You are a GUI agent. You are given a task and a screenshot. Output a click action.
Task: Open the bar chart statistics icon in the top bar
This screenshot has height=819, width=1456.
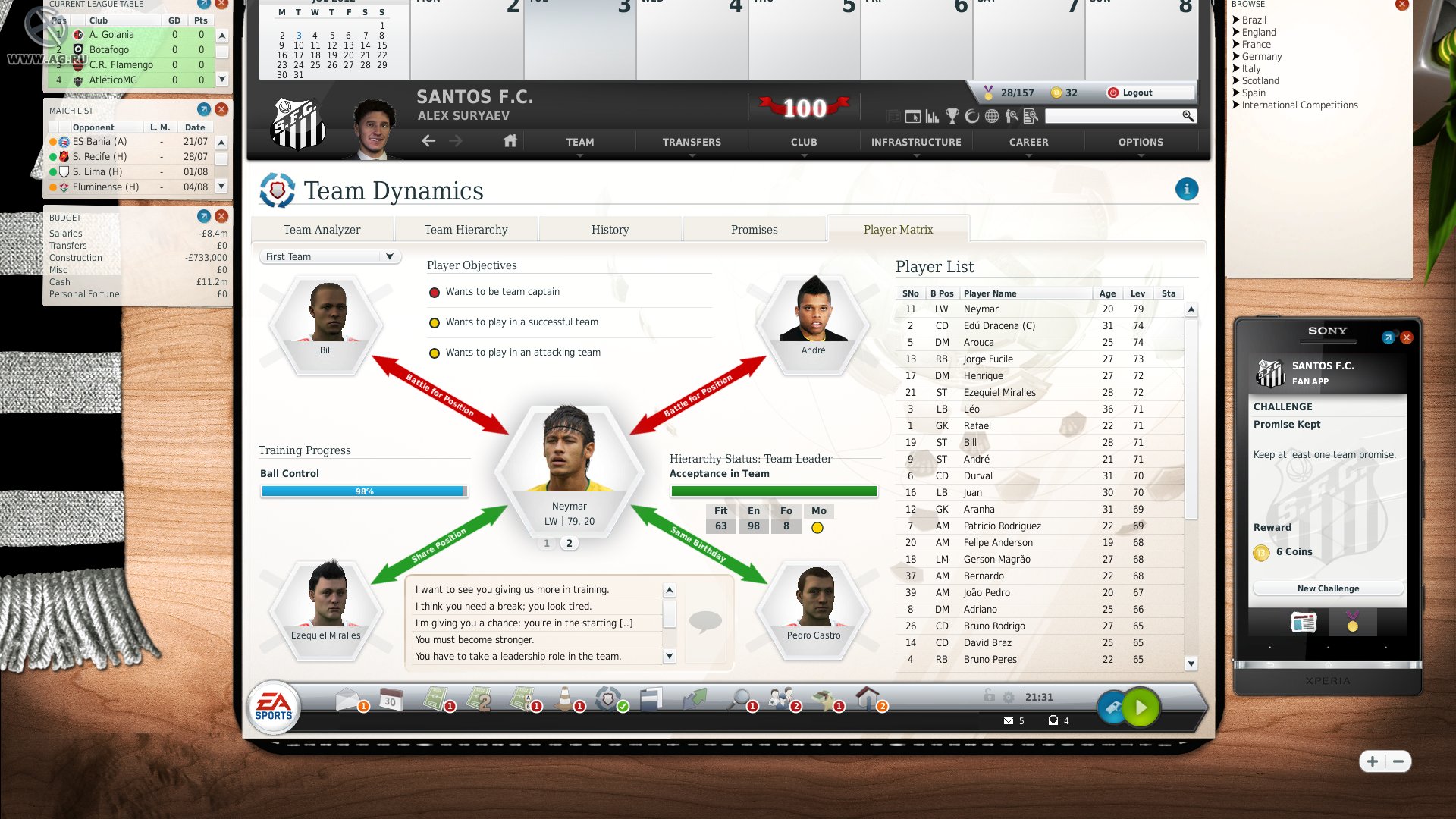click(x=932, y=116)
